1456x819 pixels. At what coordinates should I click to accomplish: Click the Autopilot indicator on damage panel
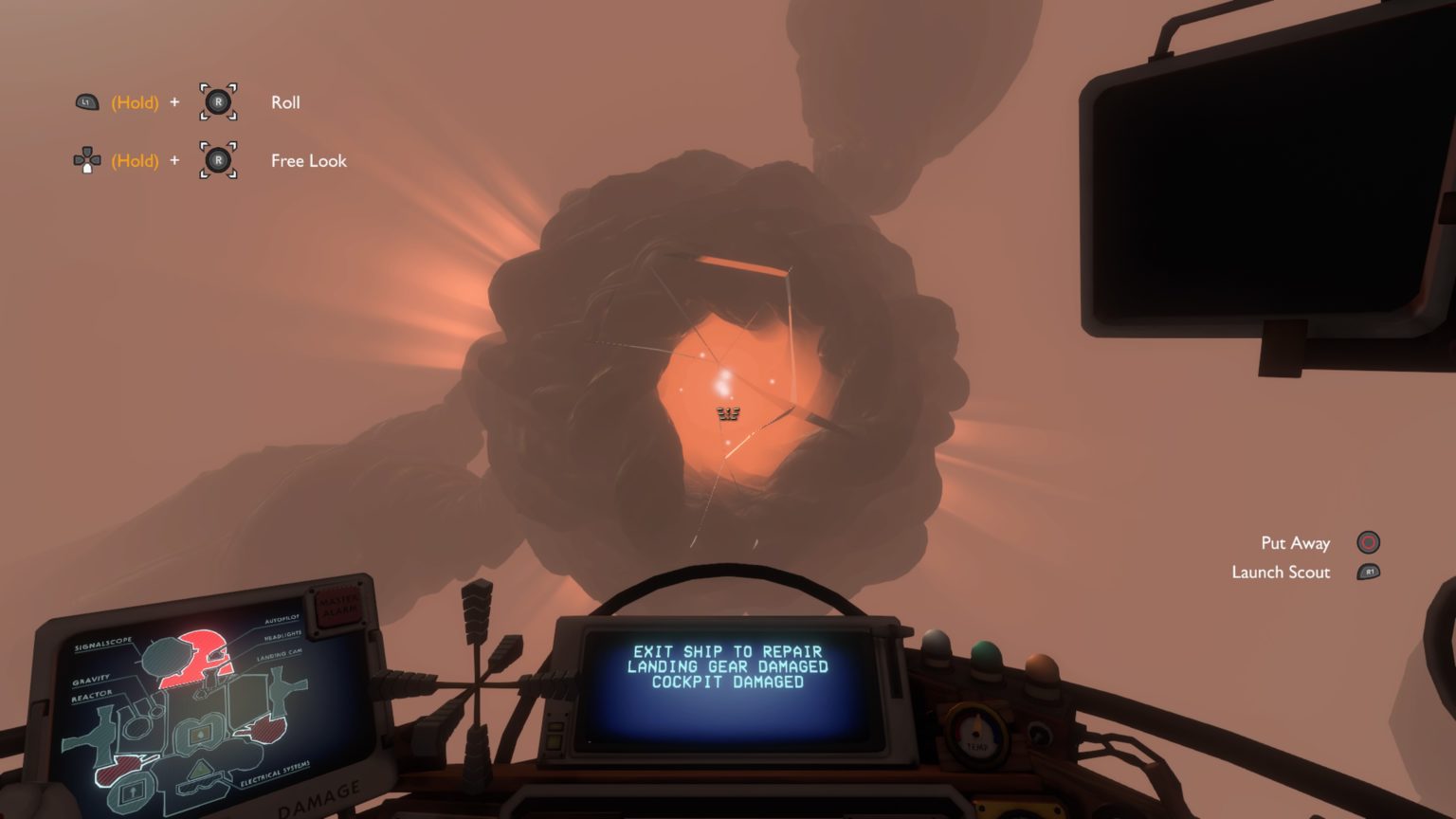282,619
